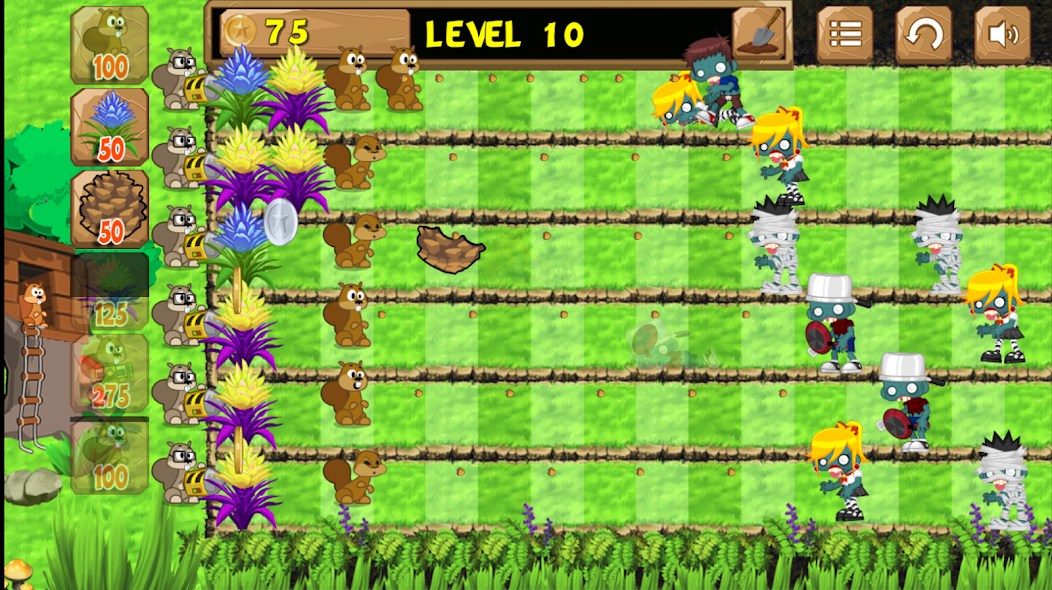
Task: Choose the dimmed 275-cost unit card
Action: [110, 373]
